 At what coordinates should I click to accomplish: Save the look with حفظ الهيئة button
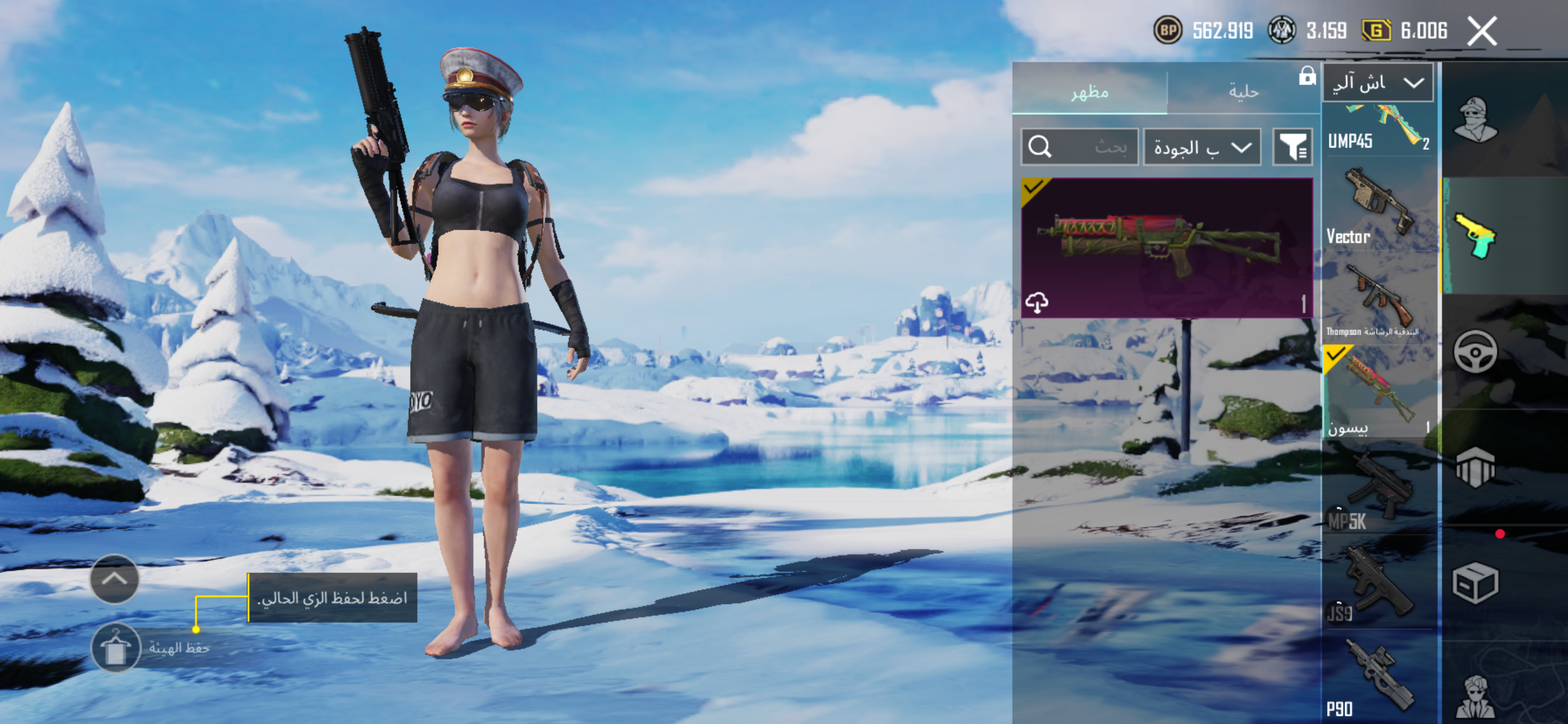coord(116,647)
